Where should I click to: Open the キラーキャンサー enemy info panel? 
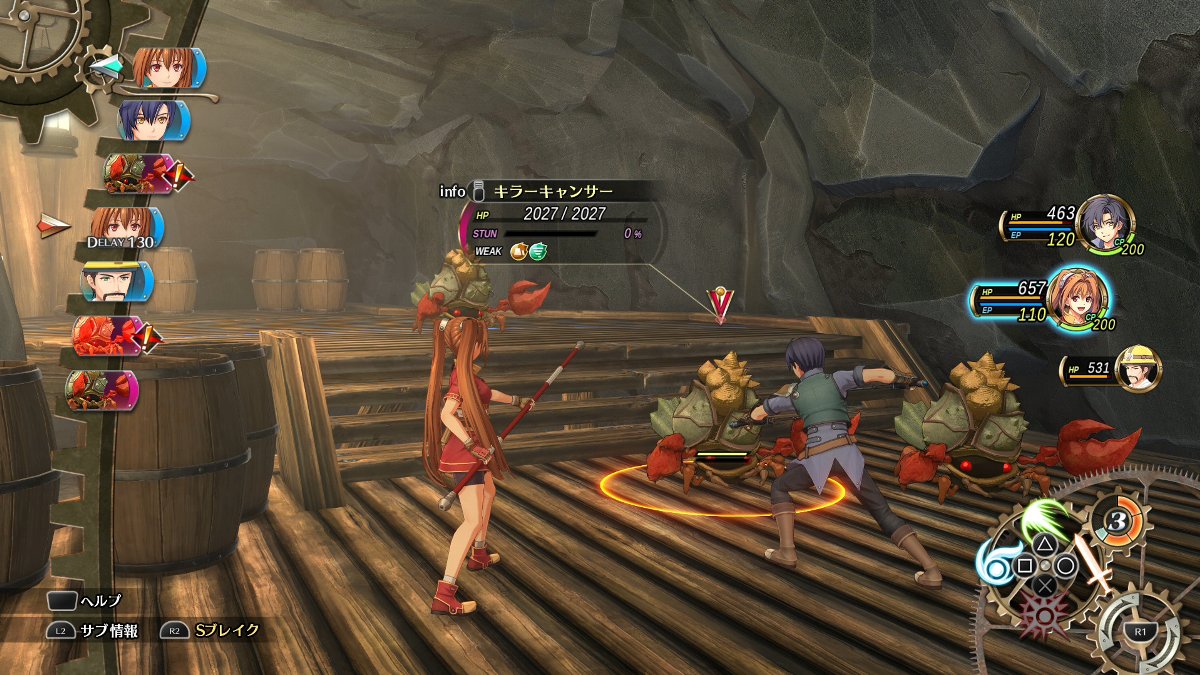[x=552, y=191]
